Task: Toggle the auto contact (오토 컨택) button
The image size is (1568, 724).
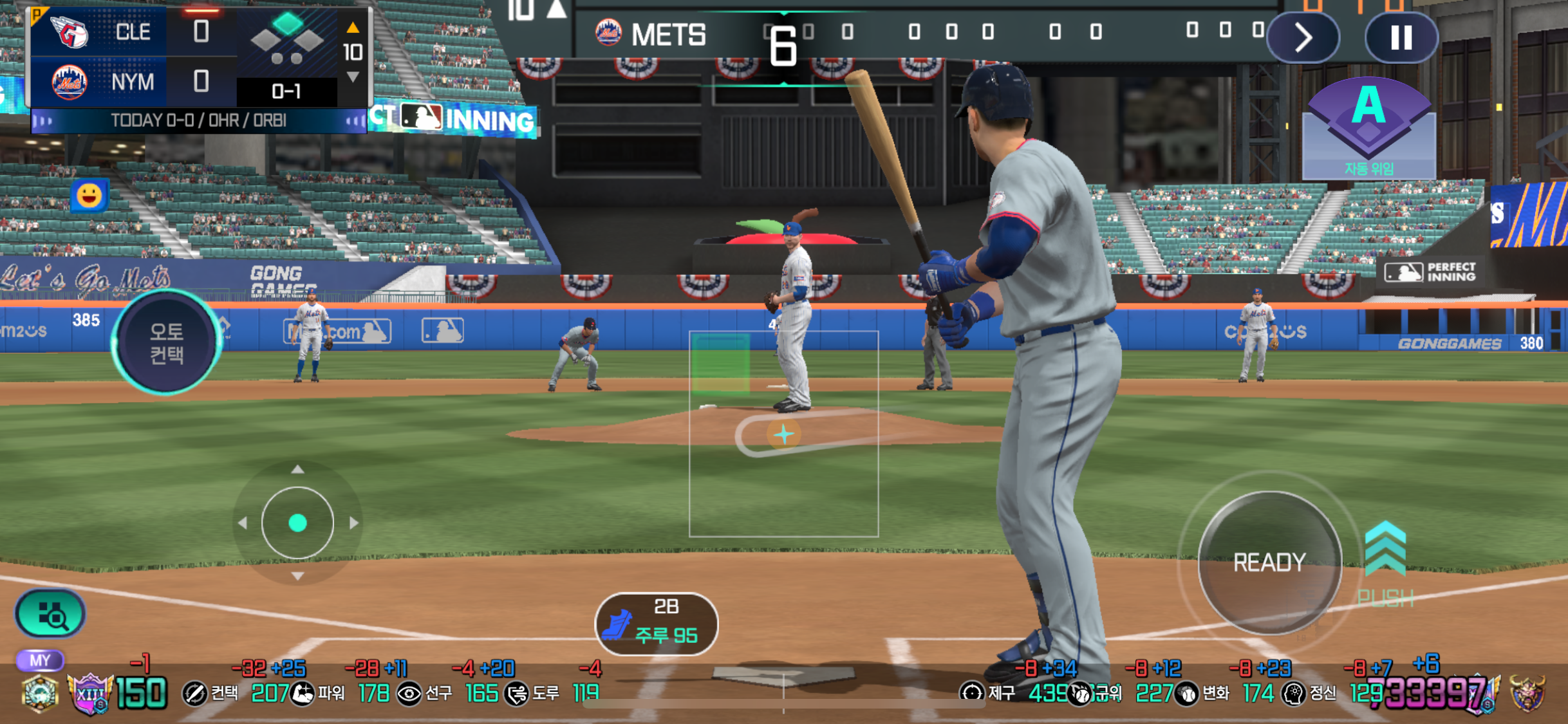Action: pos(167,342)
